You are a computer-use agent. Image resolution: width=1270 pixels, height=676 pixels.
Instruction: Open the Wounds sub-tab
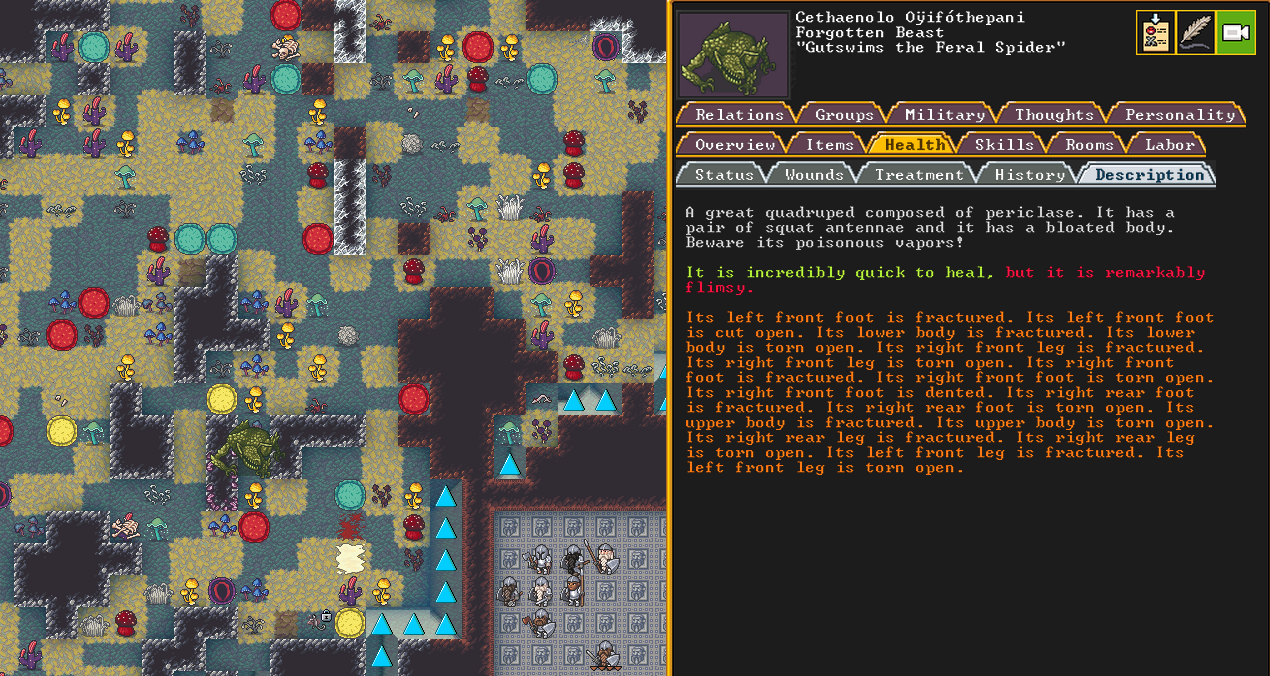tap(813, 175)
